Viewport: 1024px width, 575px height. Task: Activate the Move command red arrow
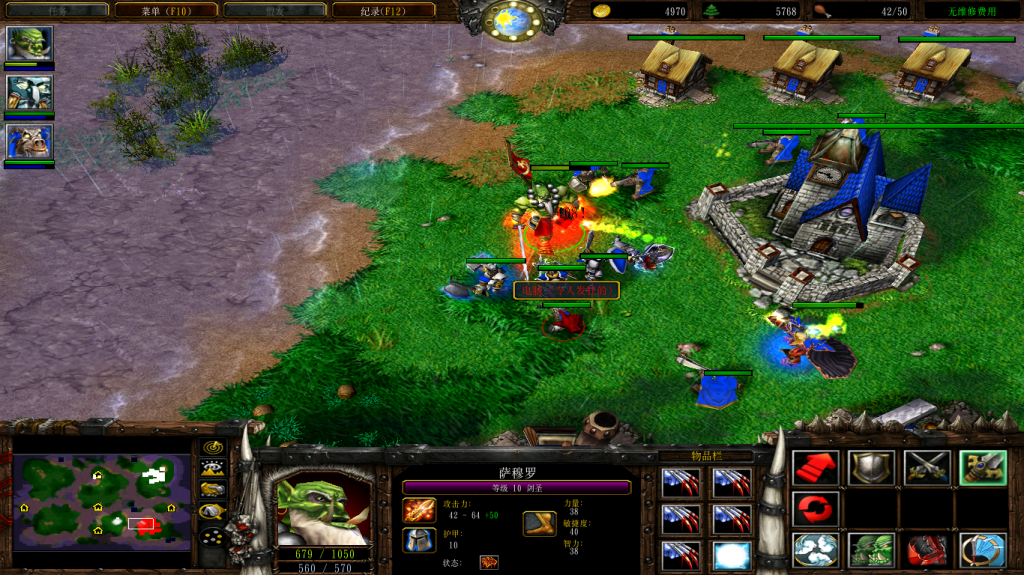click(815, 468)
